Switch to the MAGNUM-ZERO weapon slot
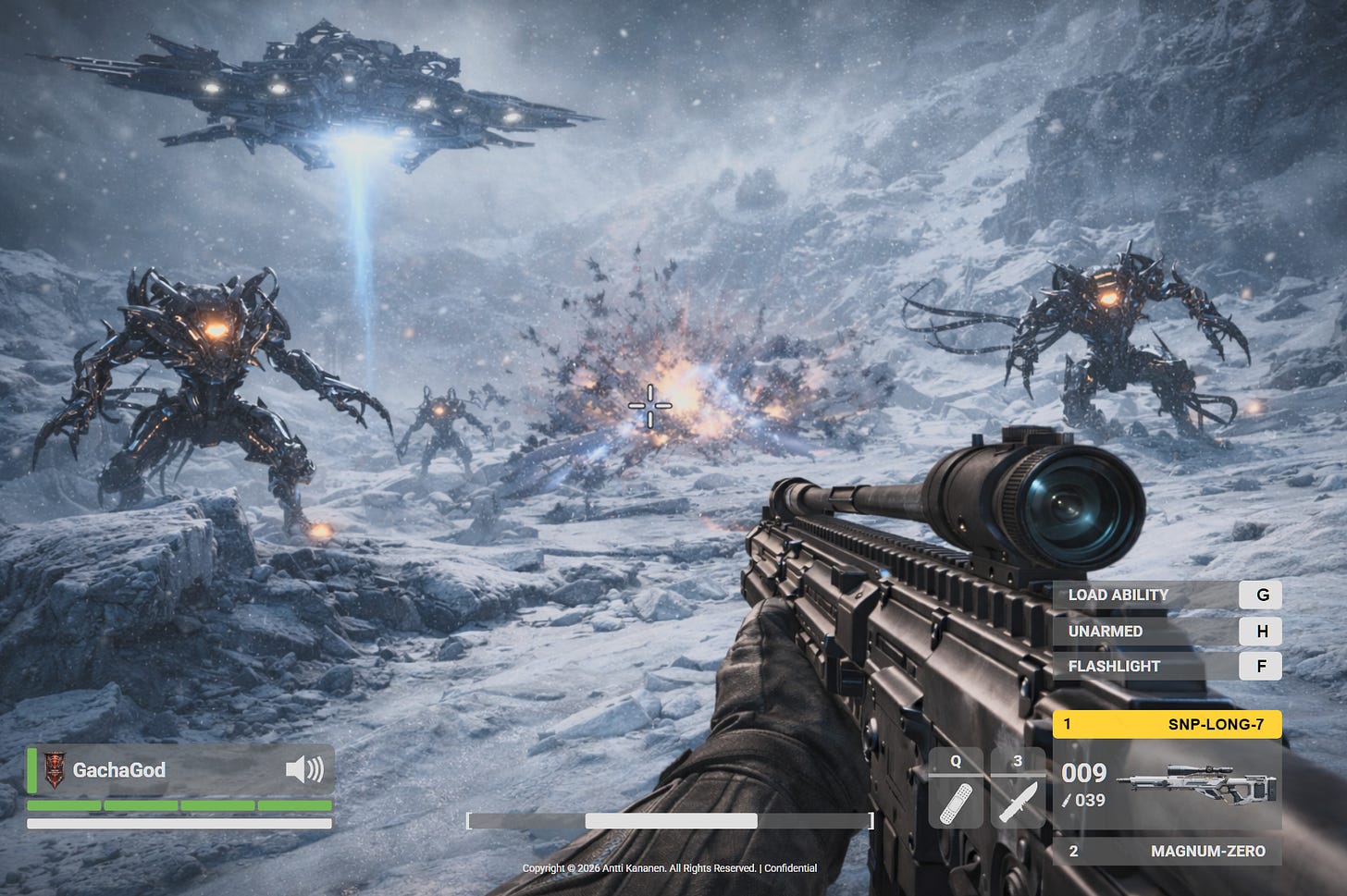The height and width of the screenshot is (896, 1347). click(x=1167, y=851)
